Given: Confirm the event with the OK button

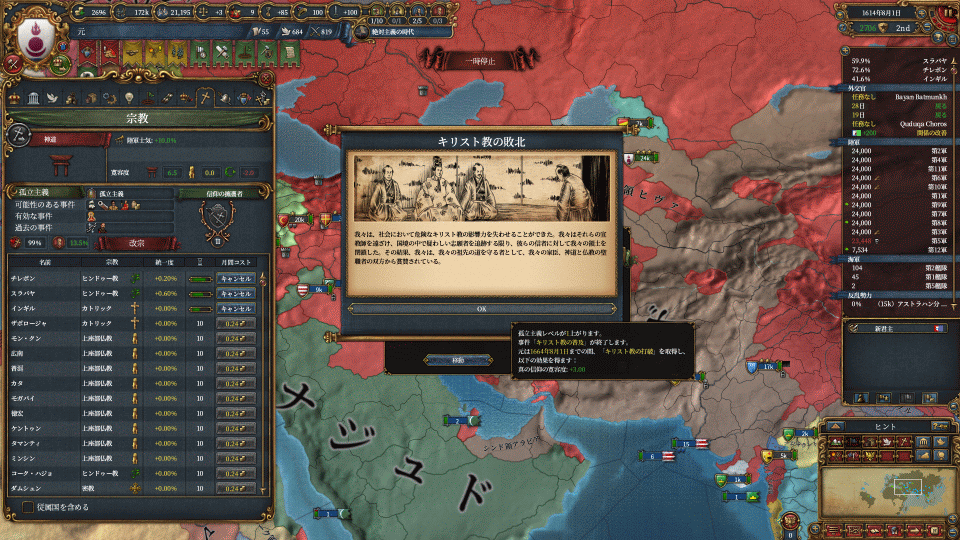Looking at the screenshot, I should tap(481, 309).
